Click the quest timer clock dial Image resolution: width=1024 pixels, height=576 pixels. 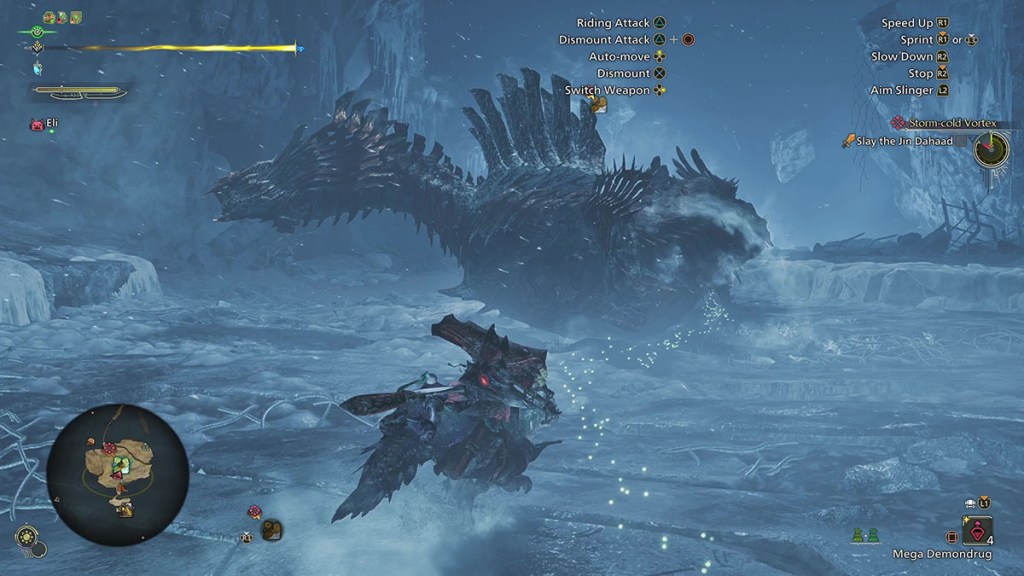[x=991, y=150]
